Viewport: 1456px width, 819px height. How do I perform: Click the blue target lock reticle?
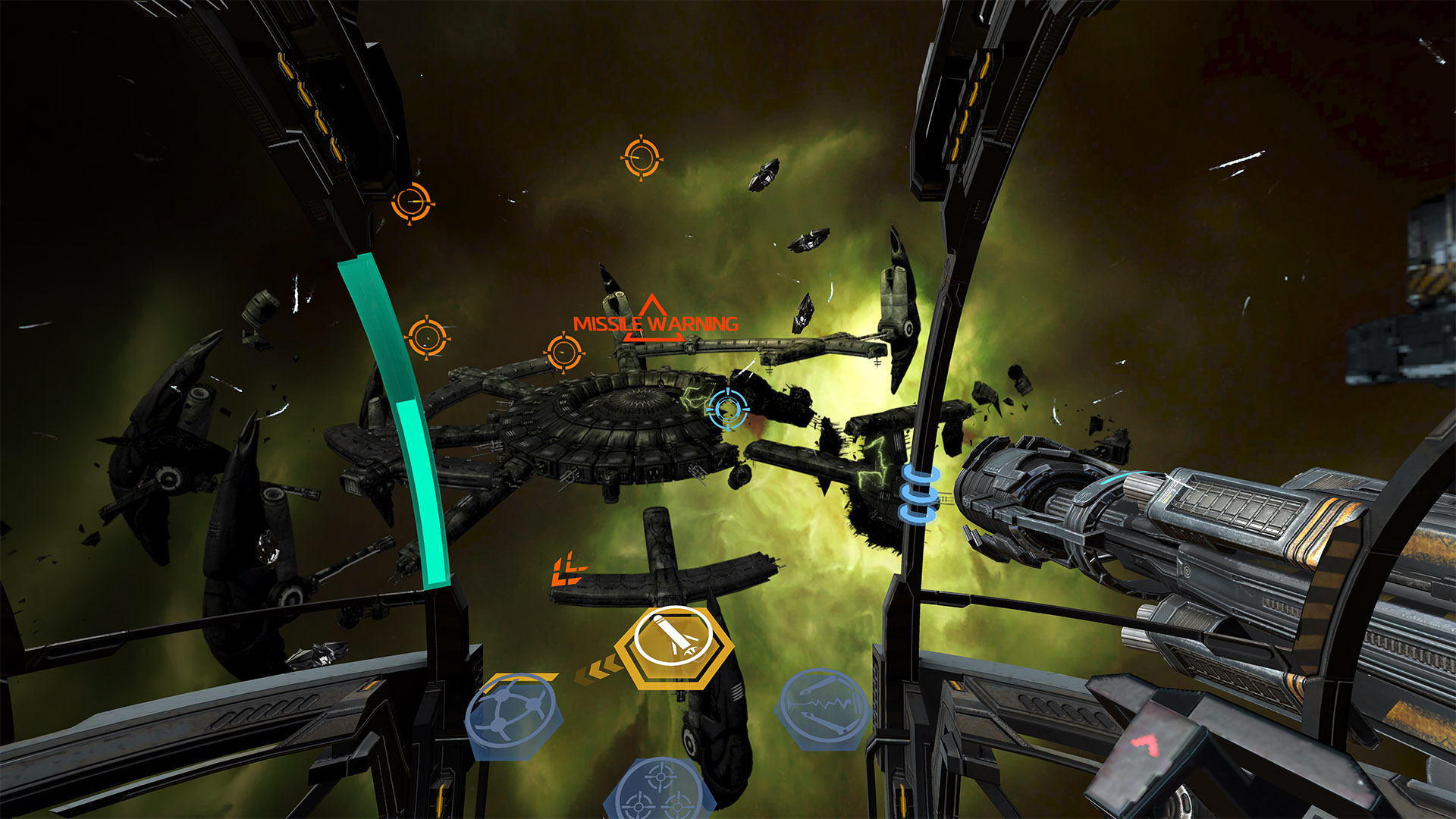[x=727, y=409]
